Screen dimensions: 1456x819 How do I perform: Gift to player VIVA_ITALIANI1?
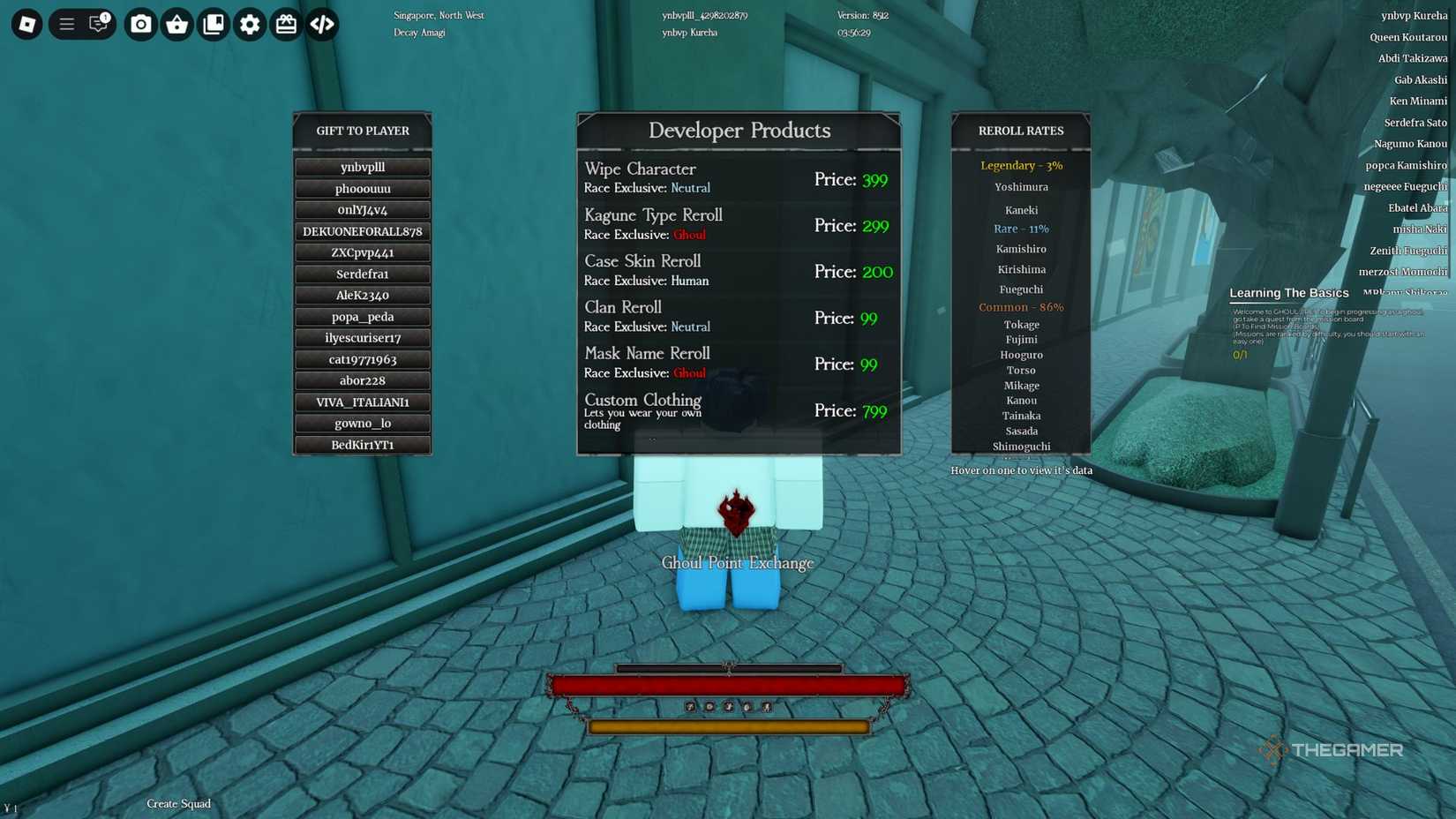[x=362, y=402]
